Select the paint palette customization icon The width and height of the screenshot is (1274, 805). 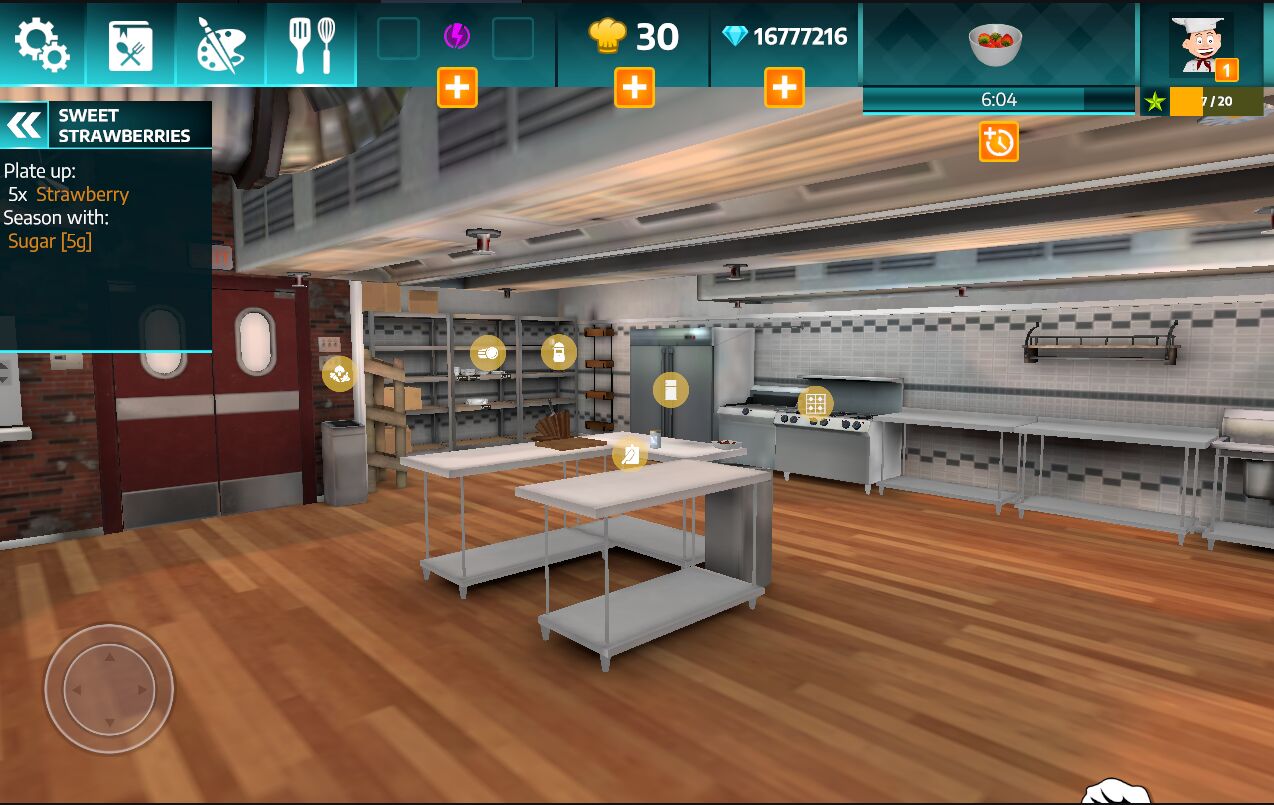tap(221, 44)
